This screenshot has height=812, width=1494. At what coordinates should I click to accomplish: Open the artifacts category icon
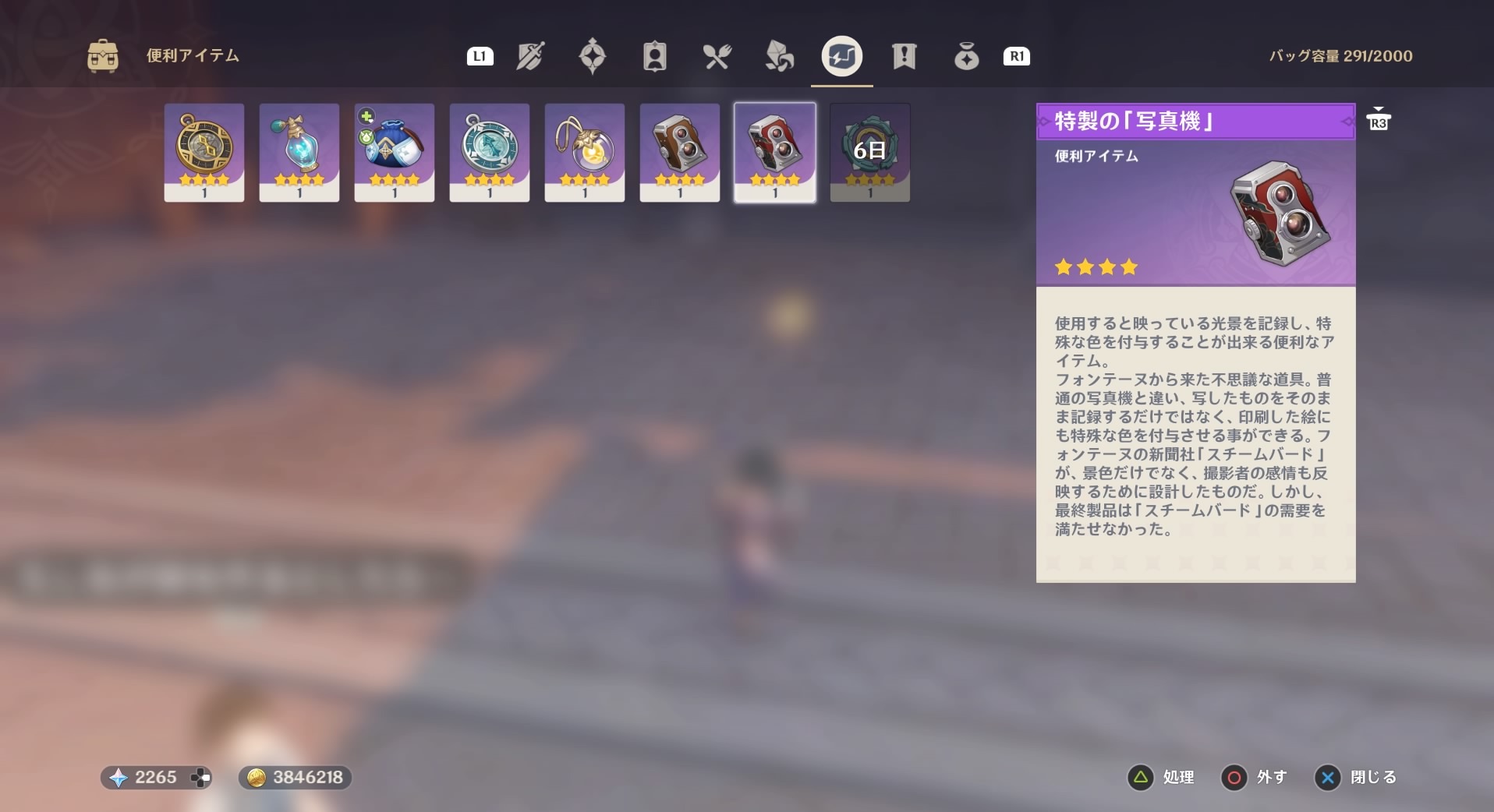click(593, 56)
